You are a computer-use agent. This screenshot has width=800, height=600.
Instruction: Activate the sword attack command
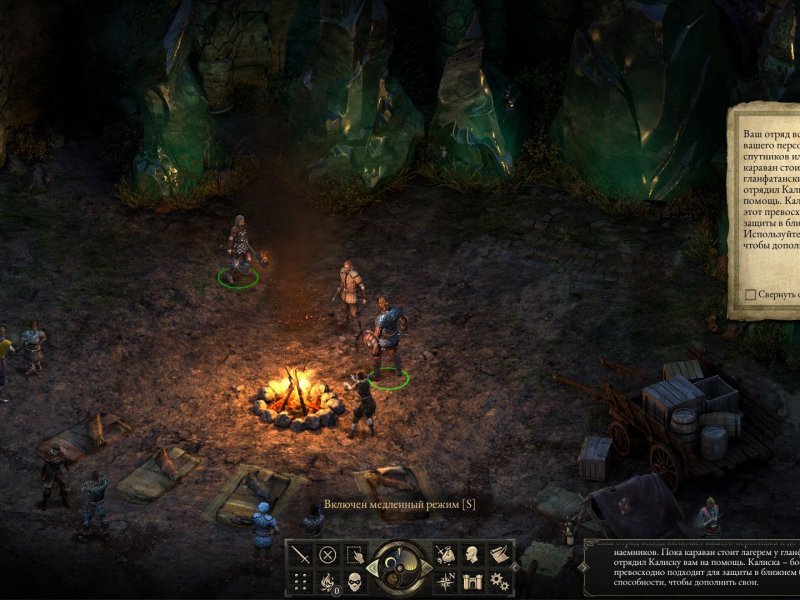[x=300, y=555]
